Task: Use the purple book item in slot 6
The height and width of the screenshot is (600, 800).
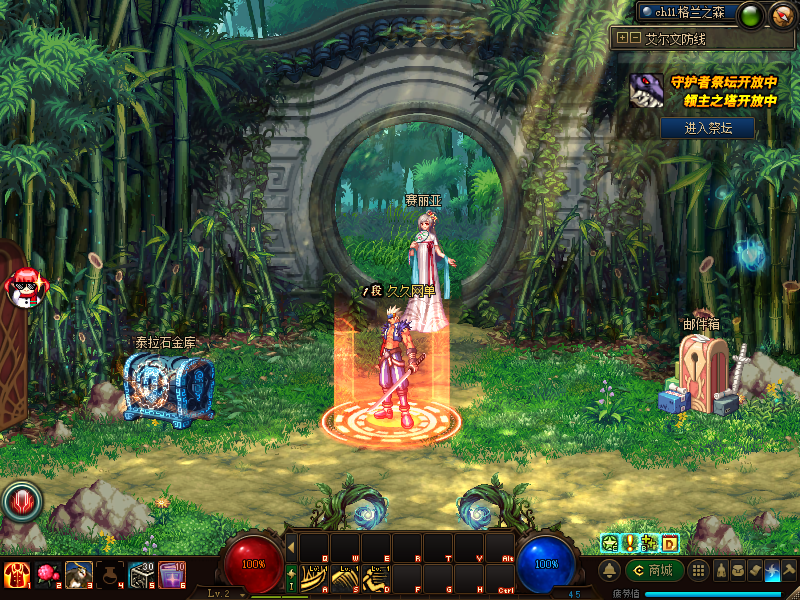Action: (171, 574)
